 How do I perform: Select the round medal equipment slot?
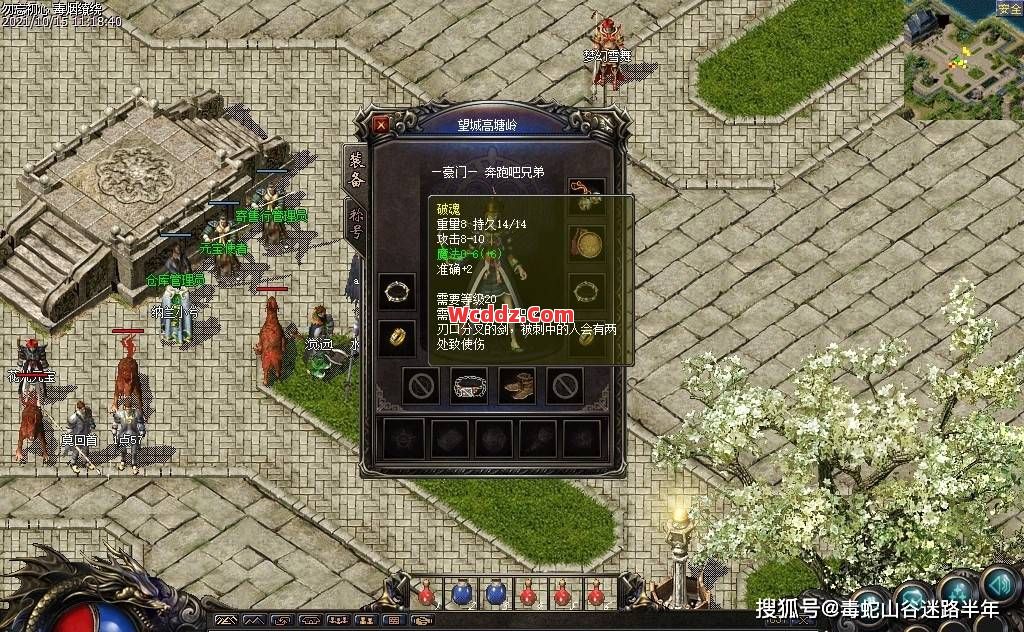tap(587, 242)
